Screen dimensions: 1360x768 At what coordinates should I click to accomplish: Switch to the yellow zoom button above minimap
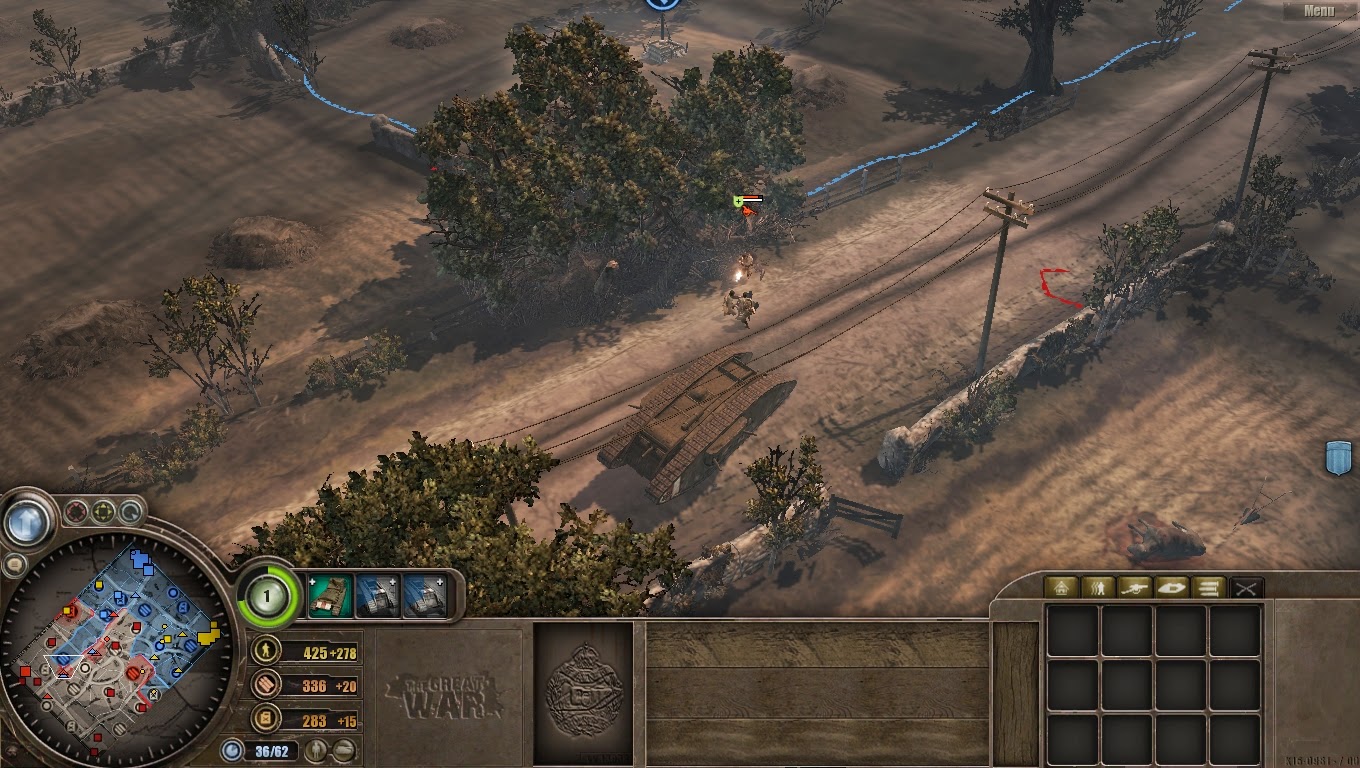pyautogui.click(x=103, y=512)
